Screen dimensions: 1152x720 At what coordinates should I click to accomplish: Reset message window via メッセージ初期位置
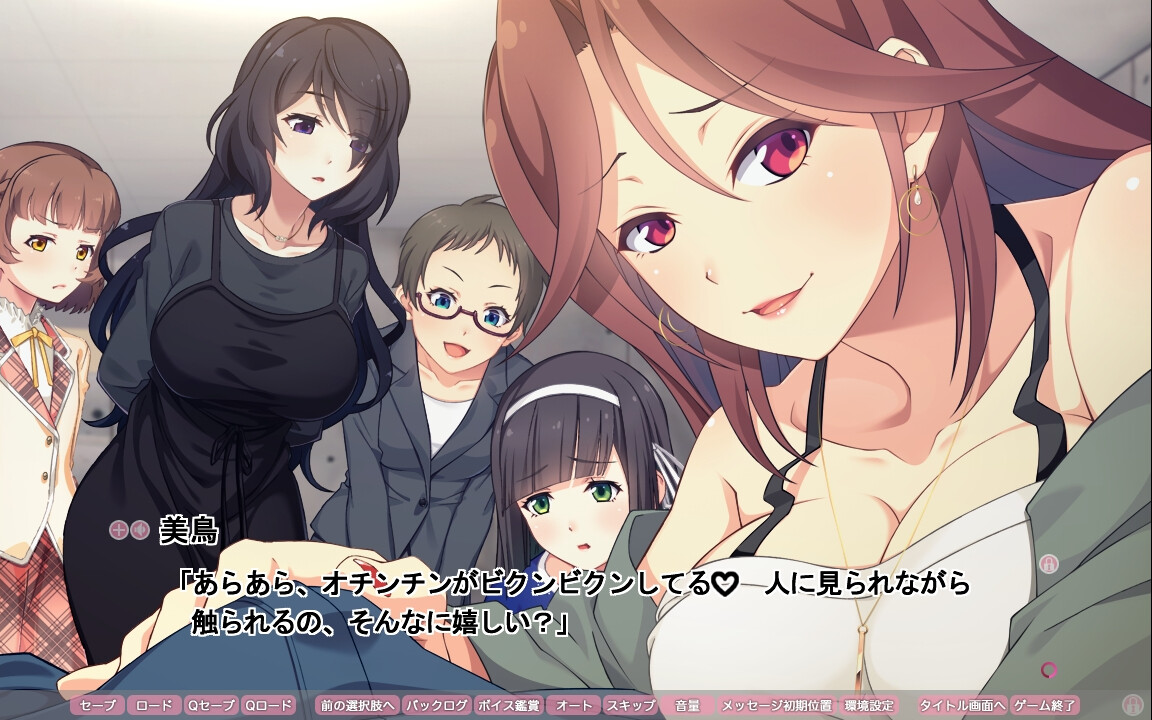(775, 705)
